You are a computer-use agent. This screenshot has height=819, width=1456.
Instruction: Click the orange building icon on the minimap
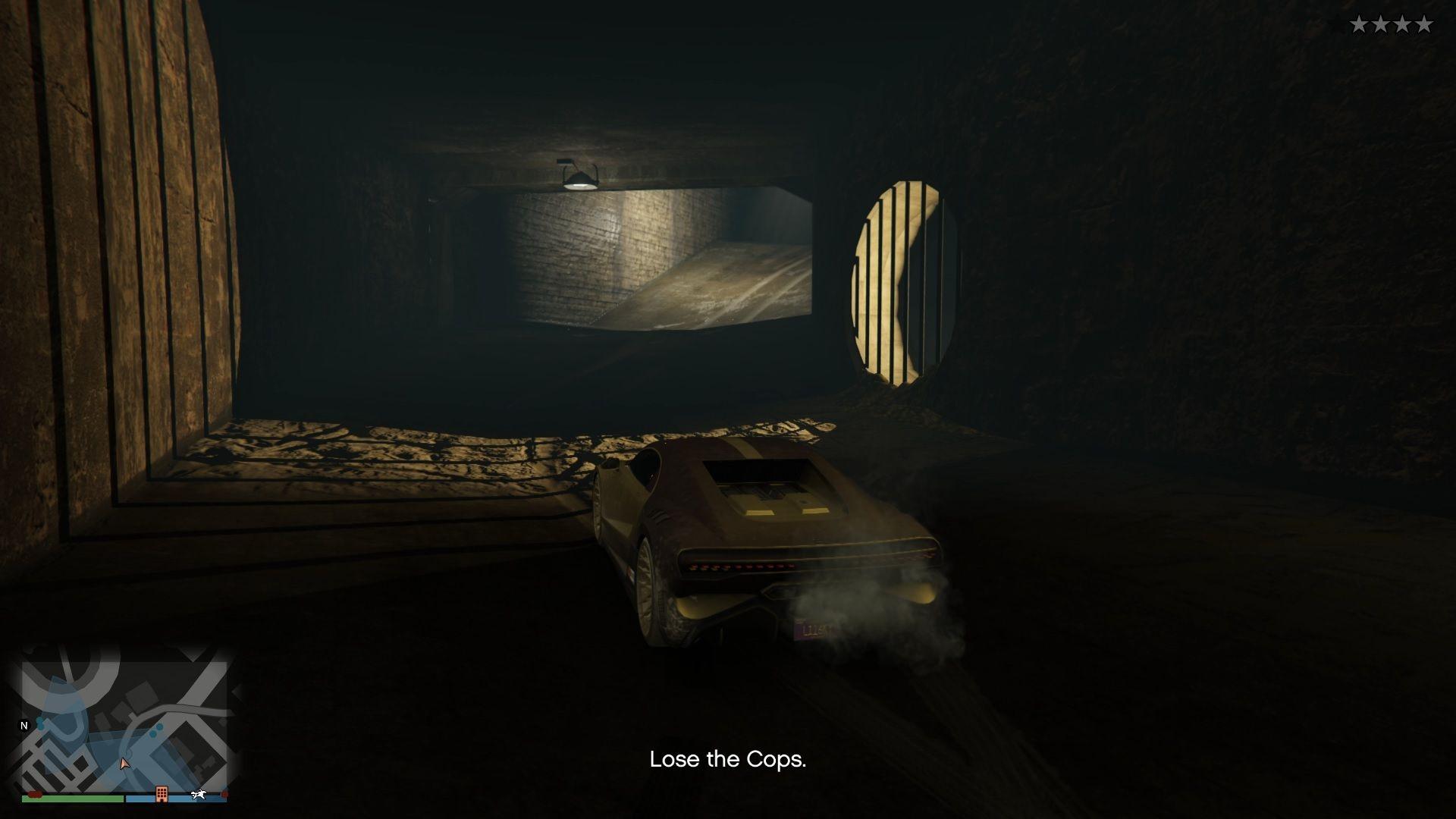(x=162, y=794)
